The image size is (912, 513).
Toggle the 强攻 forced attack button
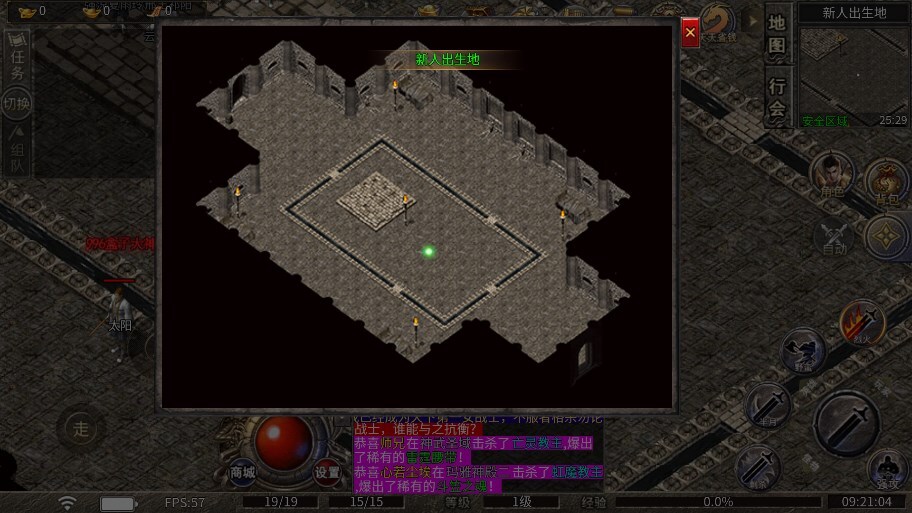pyautogui.click(x=886, y=469)
